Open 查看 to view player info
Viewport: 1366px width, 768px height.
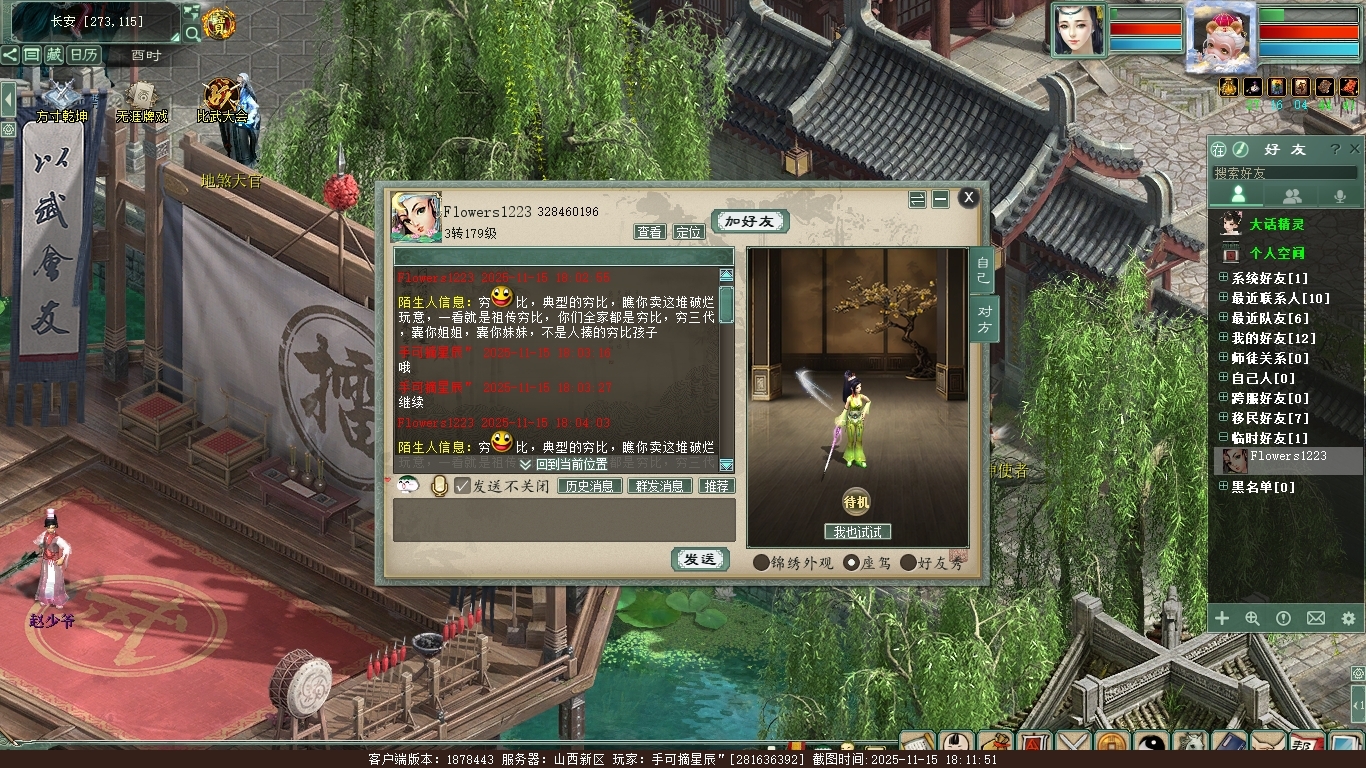[x=650, y=232]
